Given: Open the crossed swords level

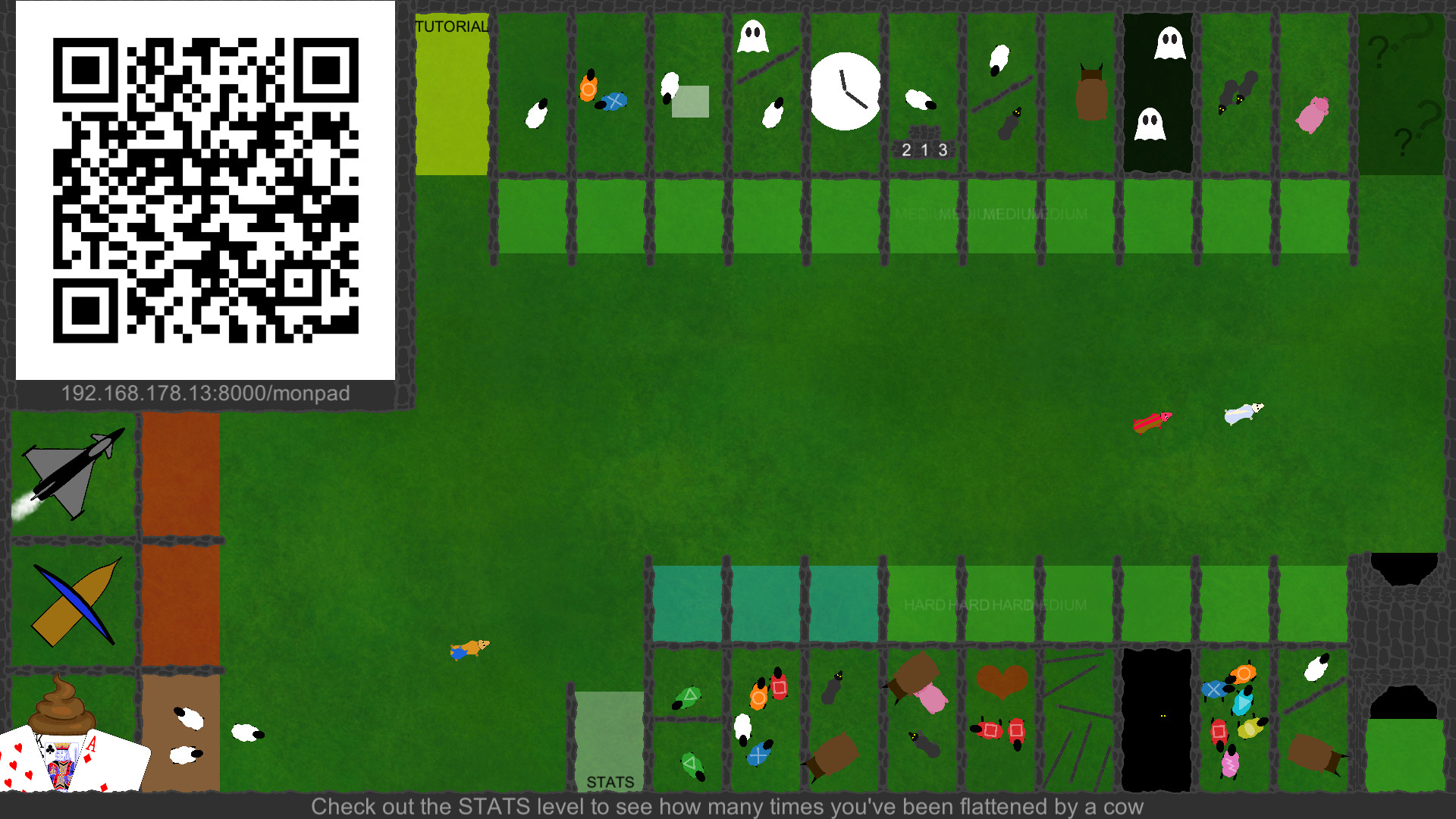Looking at the screenshot, I should (74, 599).
